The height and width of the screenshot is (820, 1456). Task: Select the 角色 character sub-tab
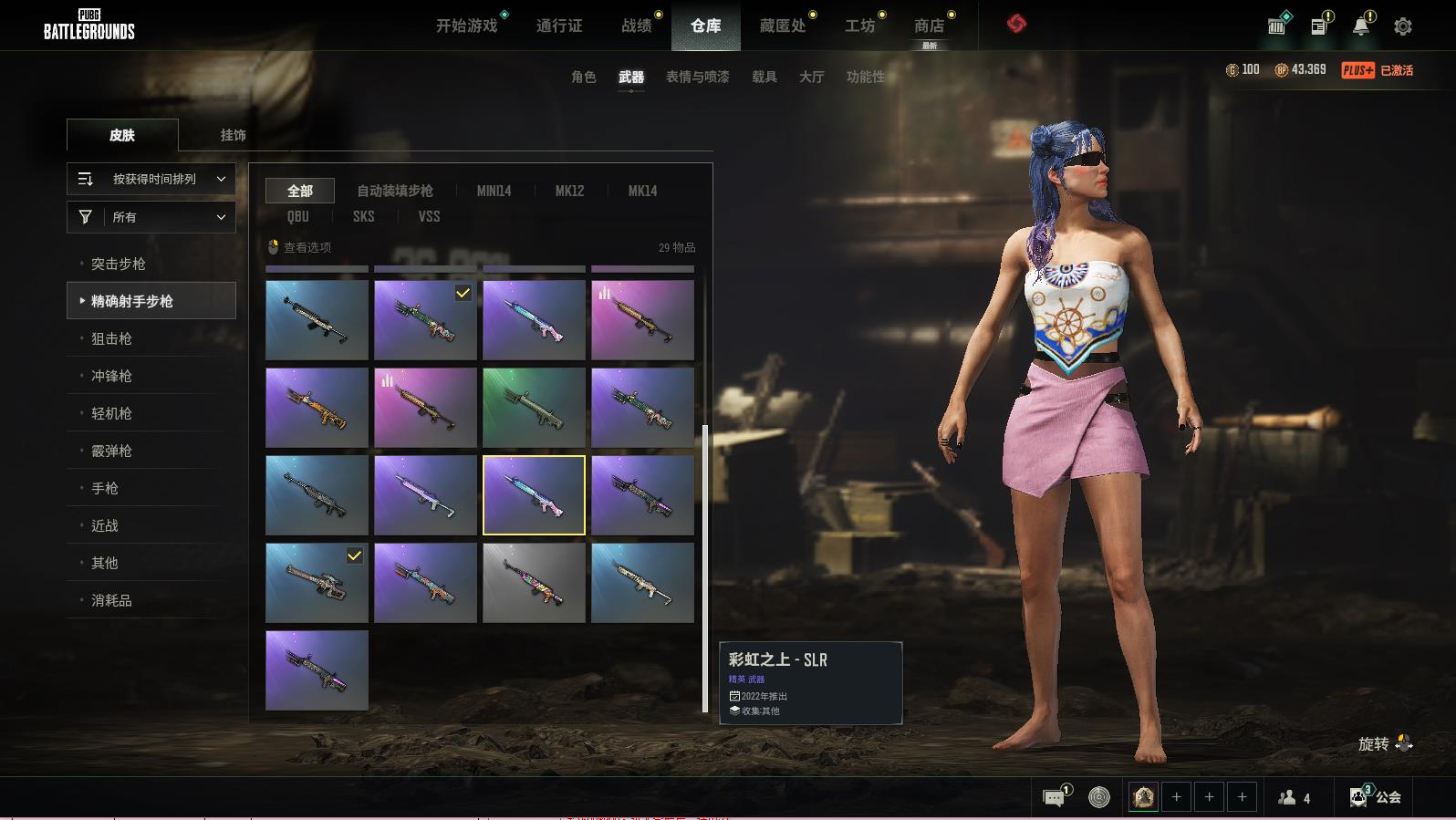point(583,77)
